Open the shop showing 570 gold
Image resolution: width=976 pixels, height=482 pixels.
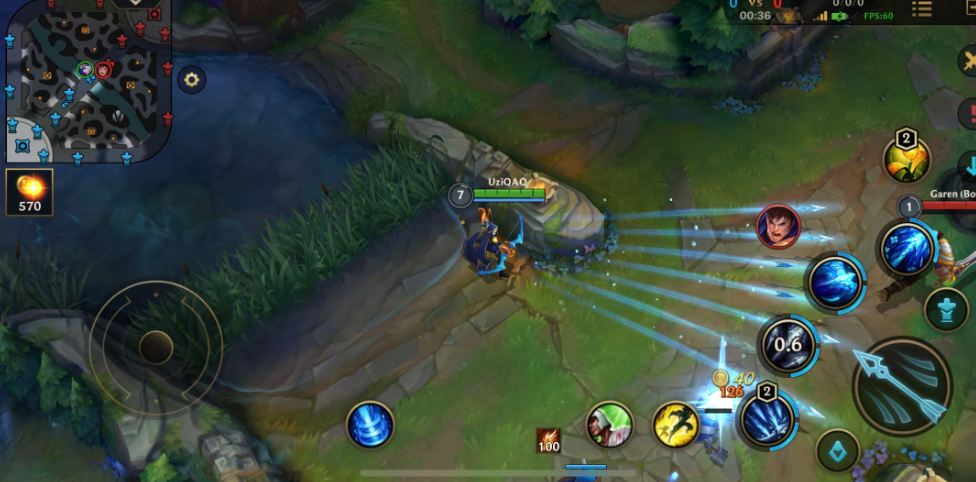[29, 192]
